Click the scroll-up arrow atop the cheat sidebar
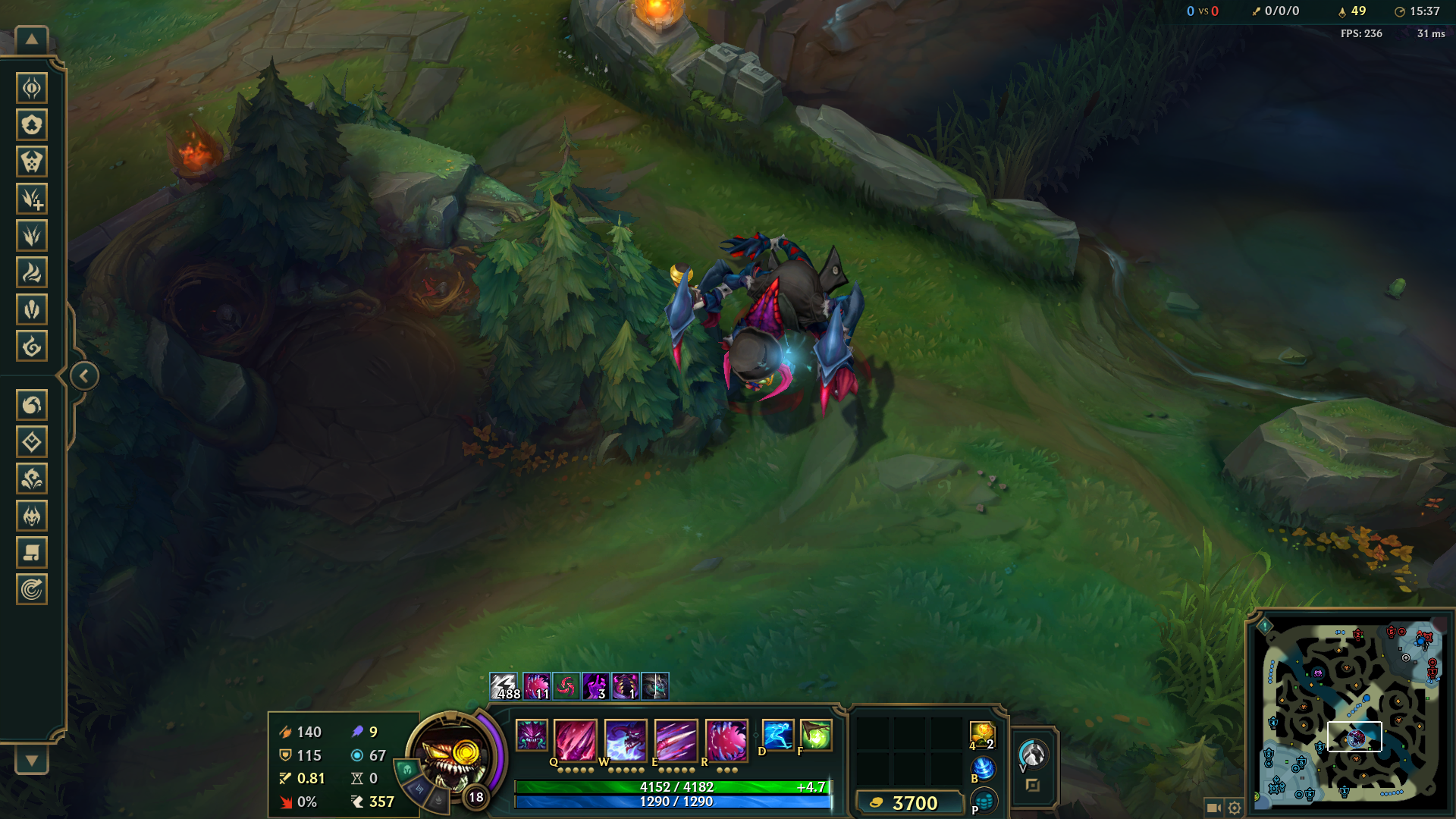The height and width of the screenshot is (819, 1456). 30,38
